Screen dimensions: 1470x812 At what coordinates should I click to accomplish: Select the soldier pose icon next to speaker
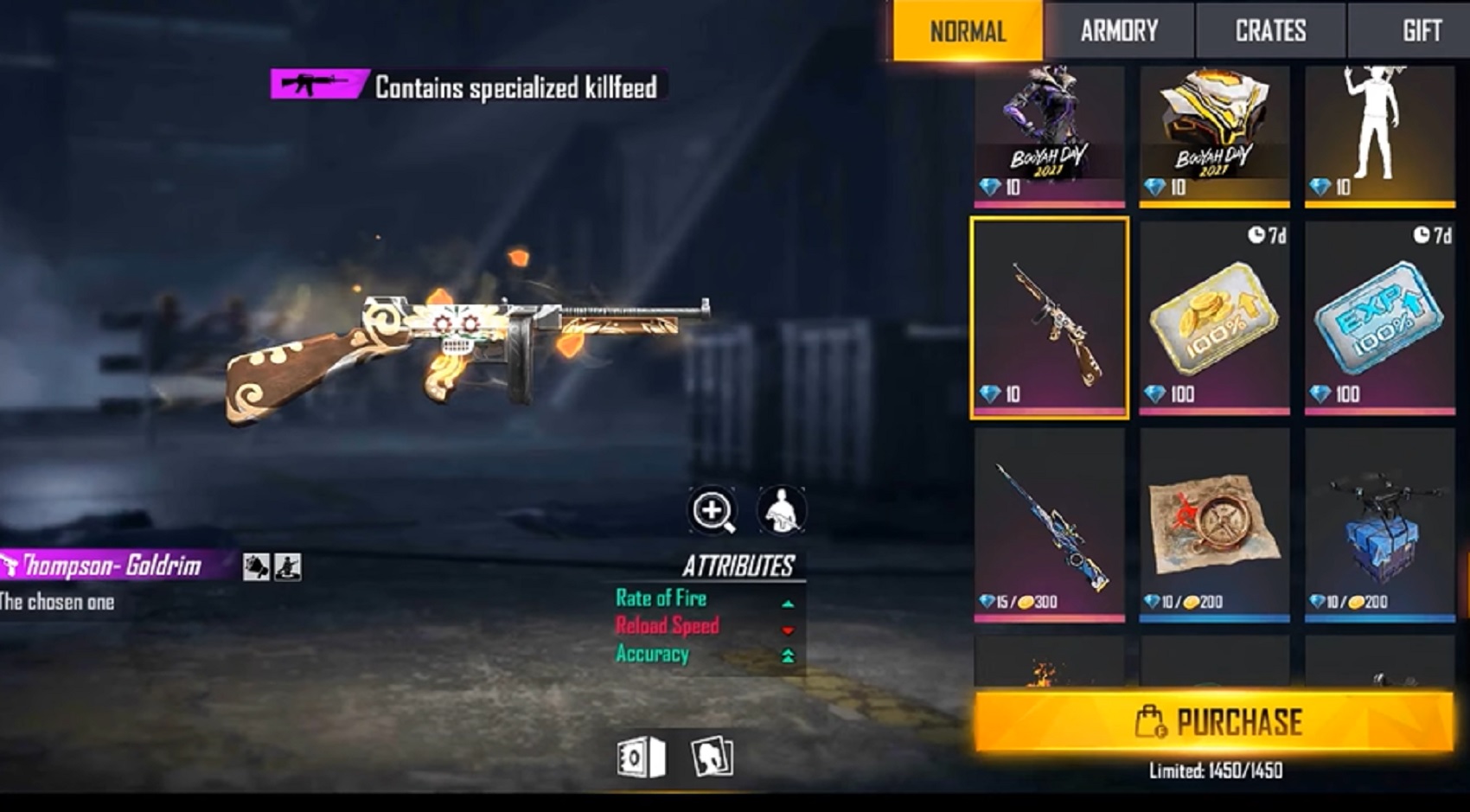pos(288,566)
